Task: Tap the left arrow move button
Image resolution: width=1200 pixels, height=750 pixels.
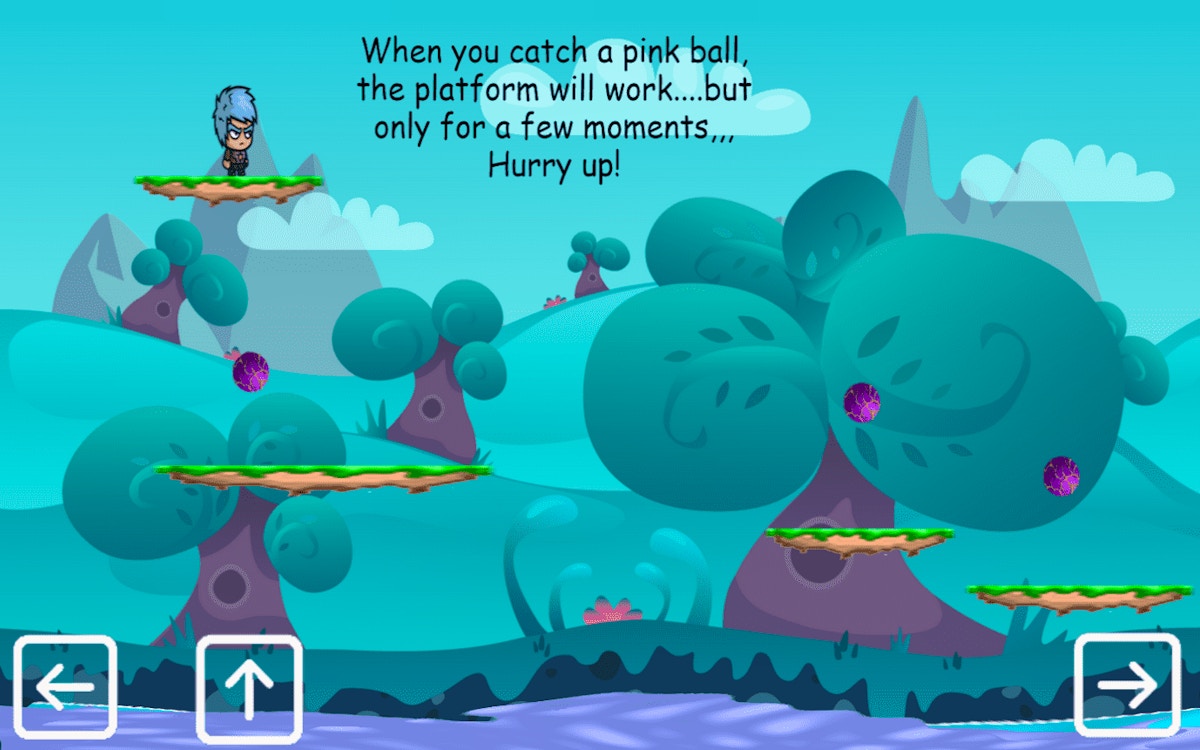Action: pos(65,687)
